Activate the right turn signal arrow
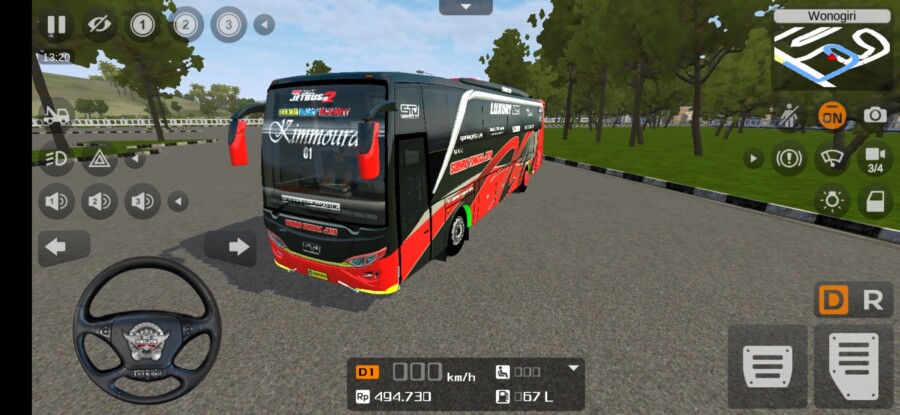The image size is (900, 415). point(238,247)
